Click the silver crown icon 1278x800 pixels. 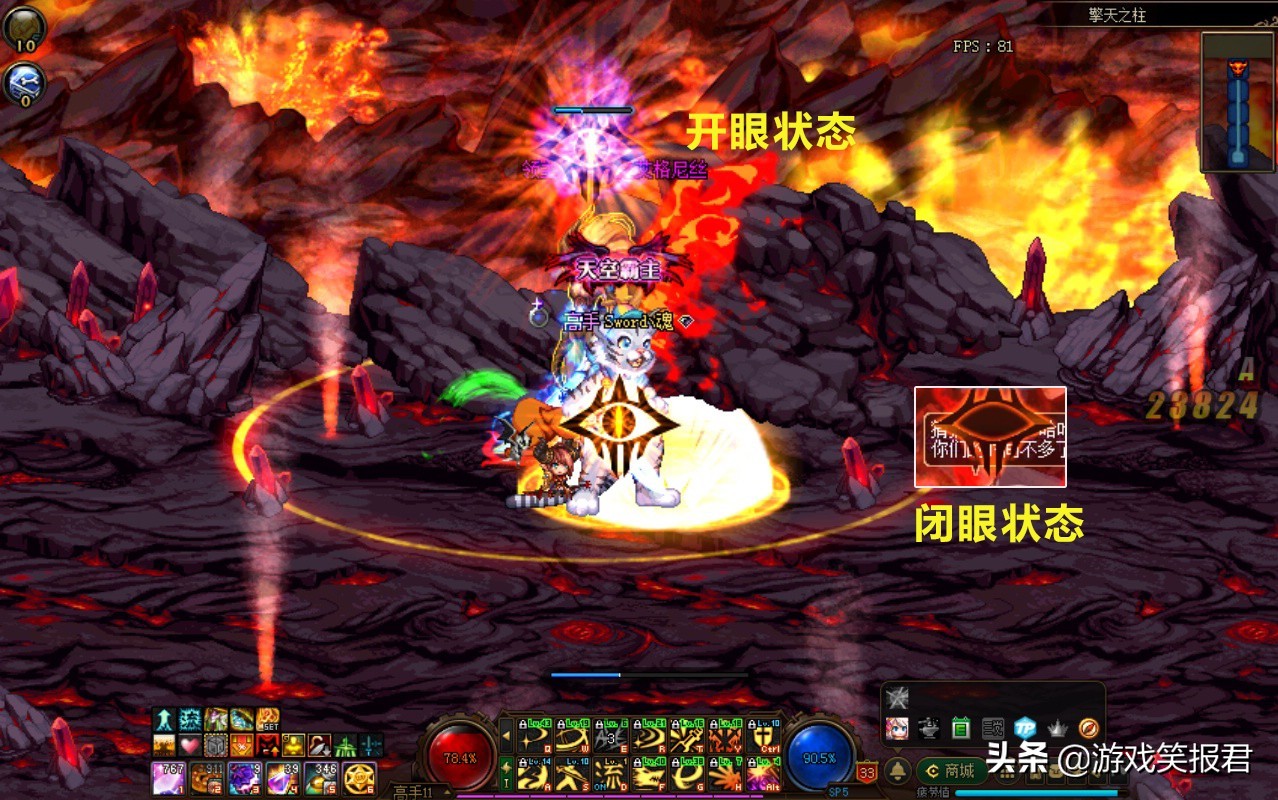[x=1056, y=728]
